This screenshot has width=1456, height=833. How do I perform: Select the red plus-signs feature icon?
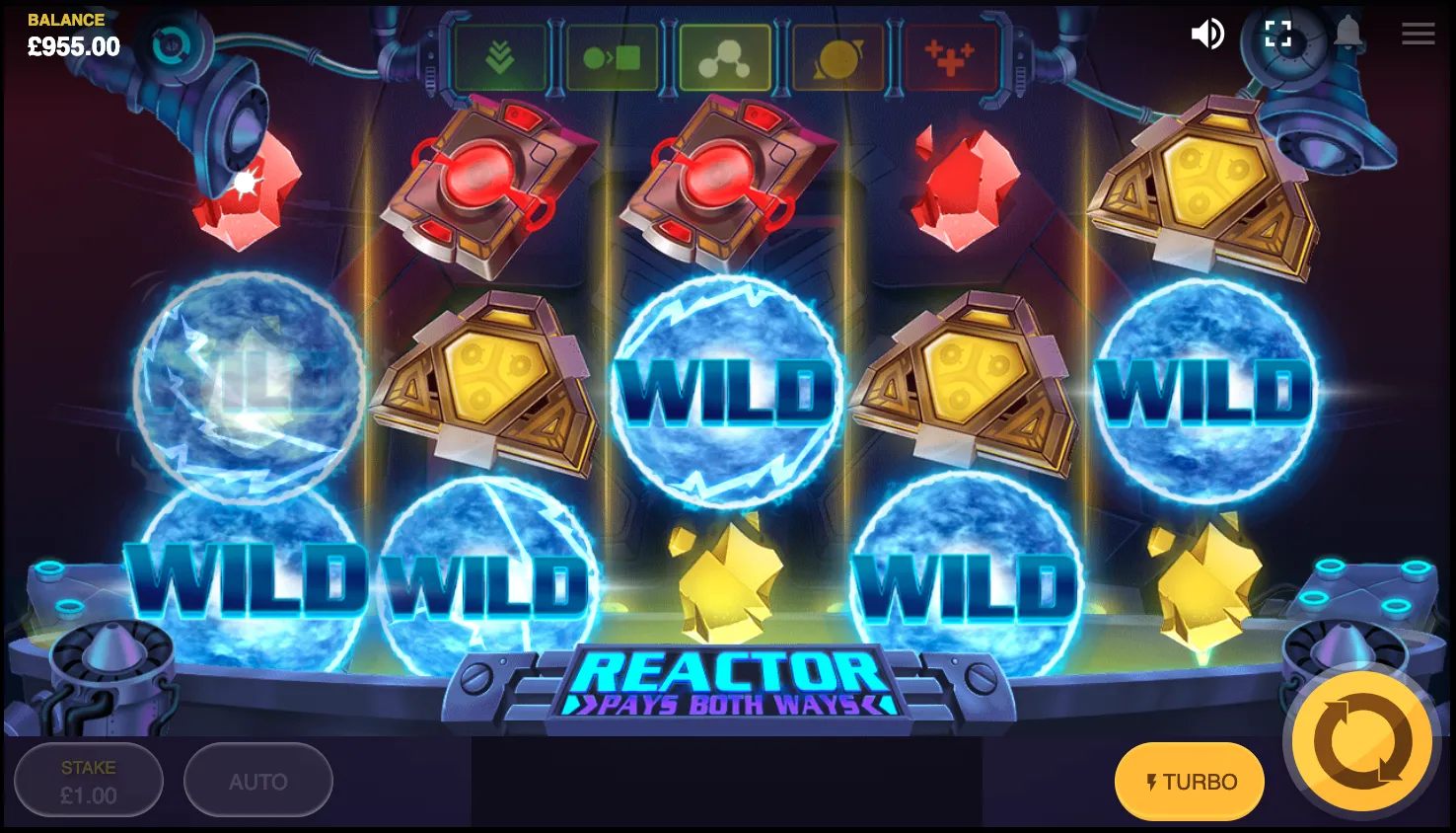pos(950,56)
